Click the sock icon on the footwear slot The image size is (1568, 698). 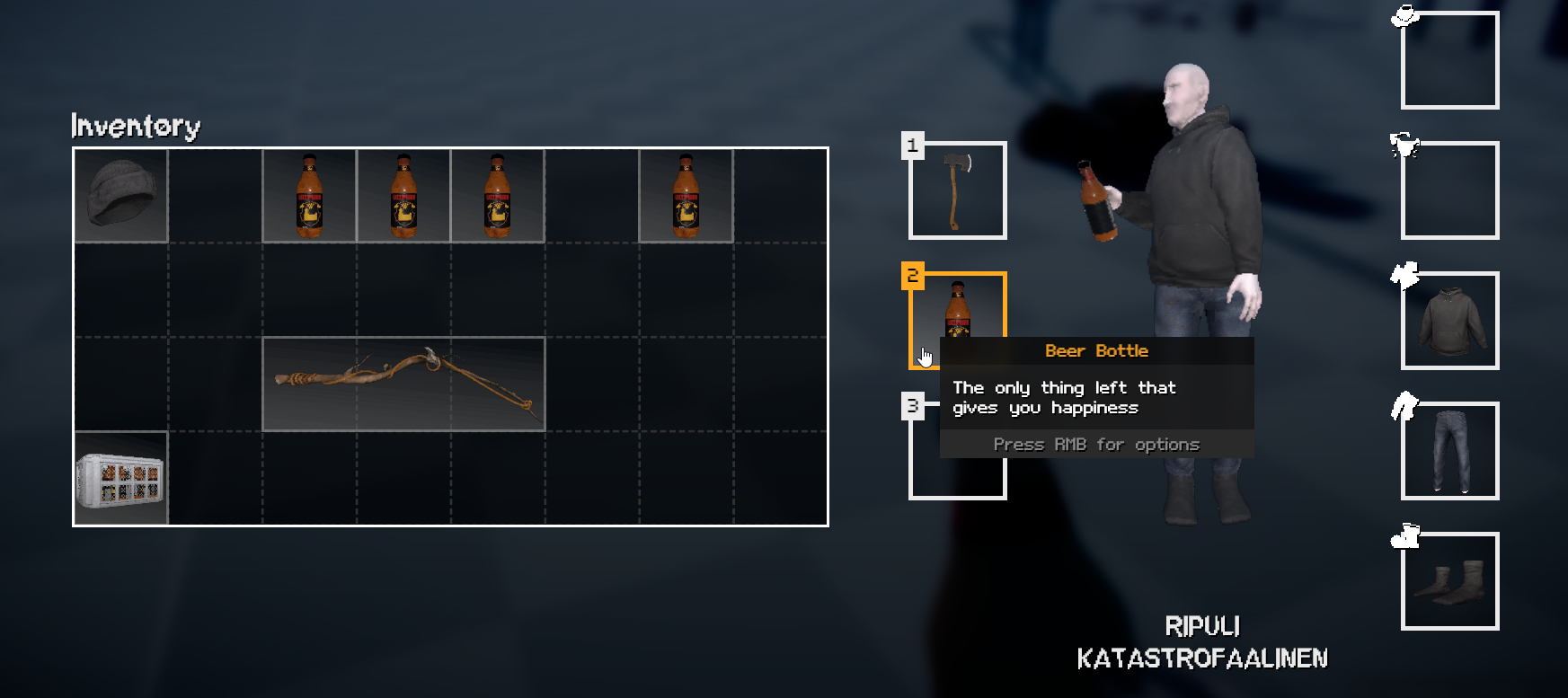pyautogui.click(x=1404, y=538)
